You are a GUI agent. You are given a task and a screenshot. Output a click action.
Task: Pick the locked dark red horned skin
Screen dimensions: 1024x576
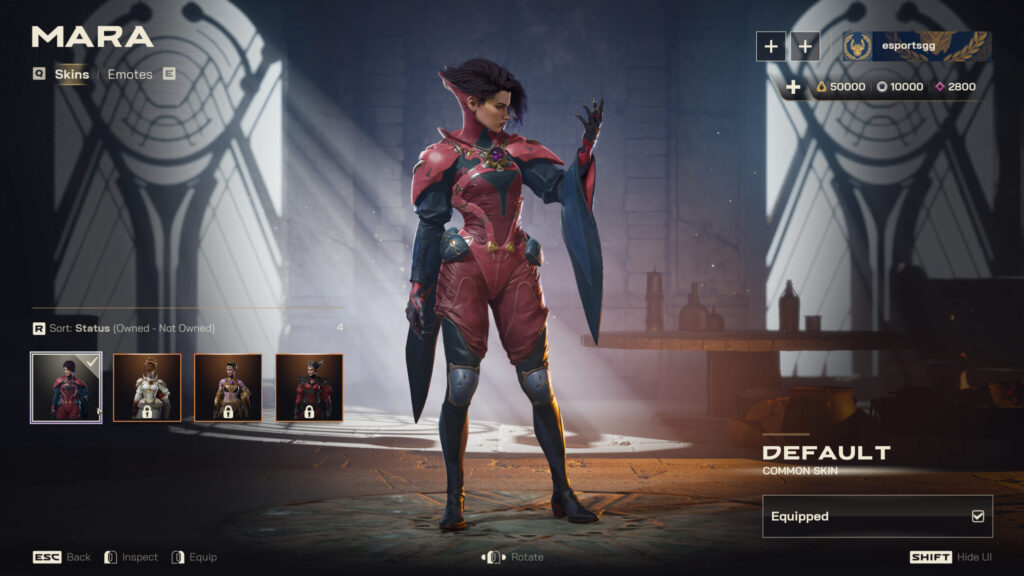[309, 387]
